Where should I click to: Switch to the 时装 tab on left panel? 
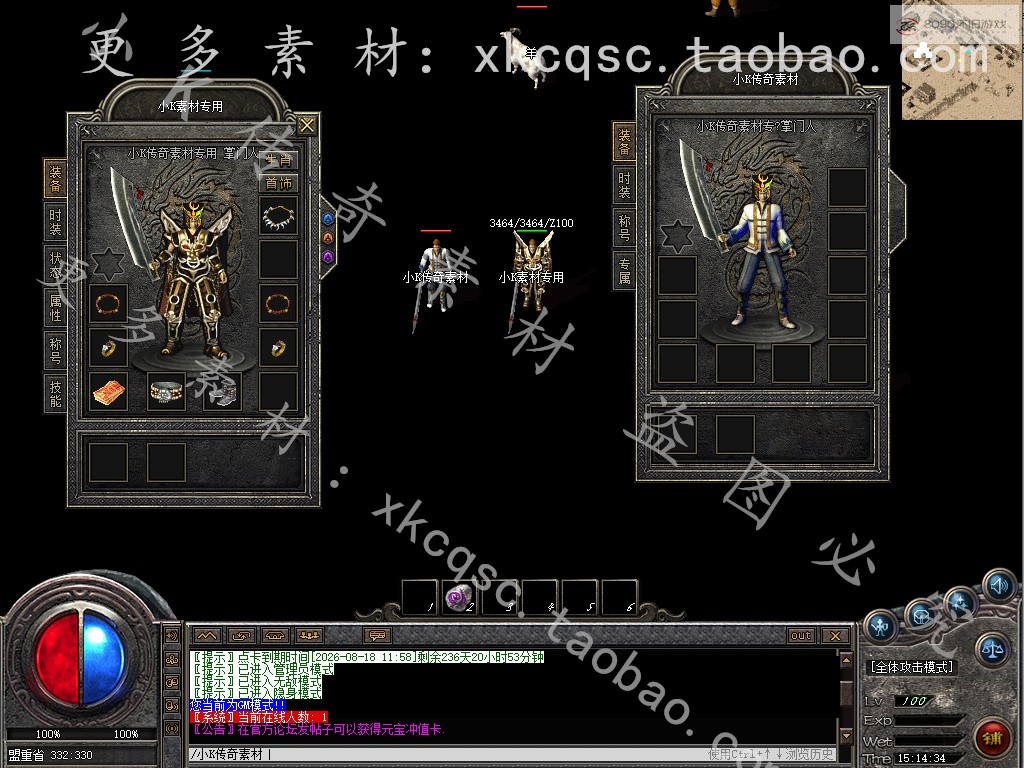pos(56,222)
